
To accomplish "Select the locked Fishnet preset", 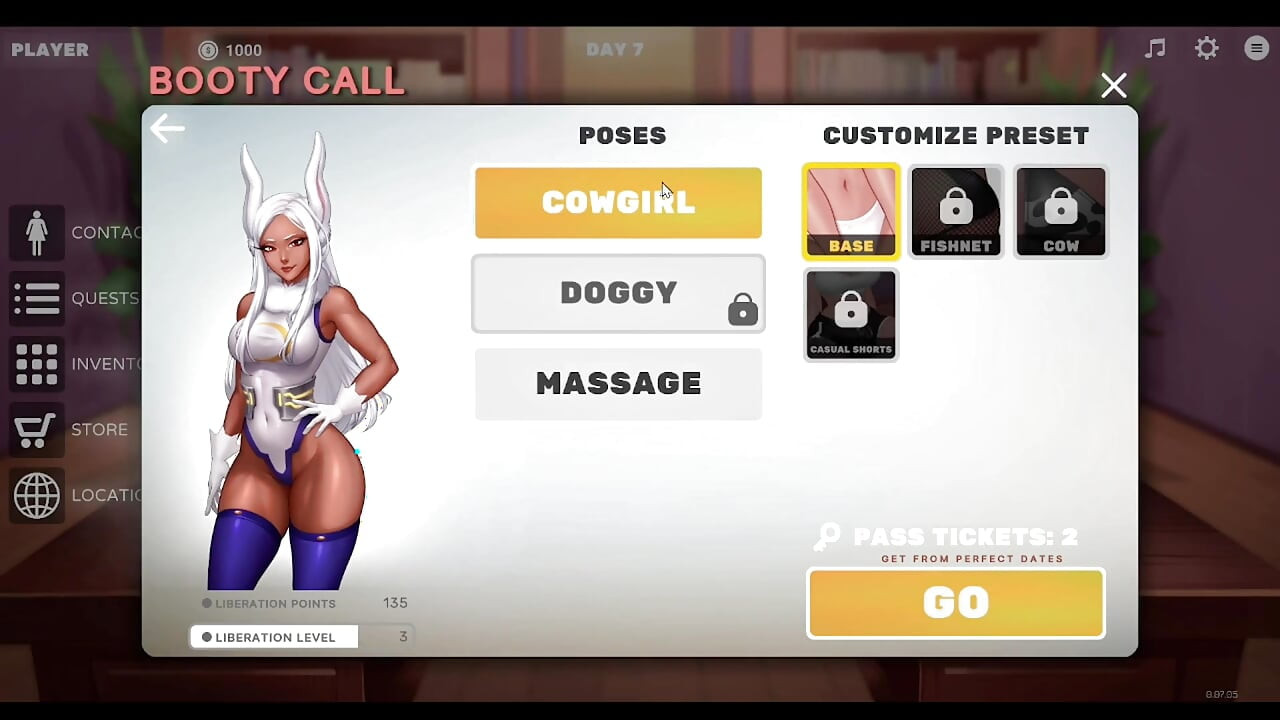I will 956,211.
